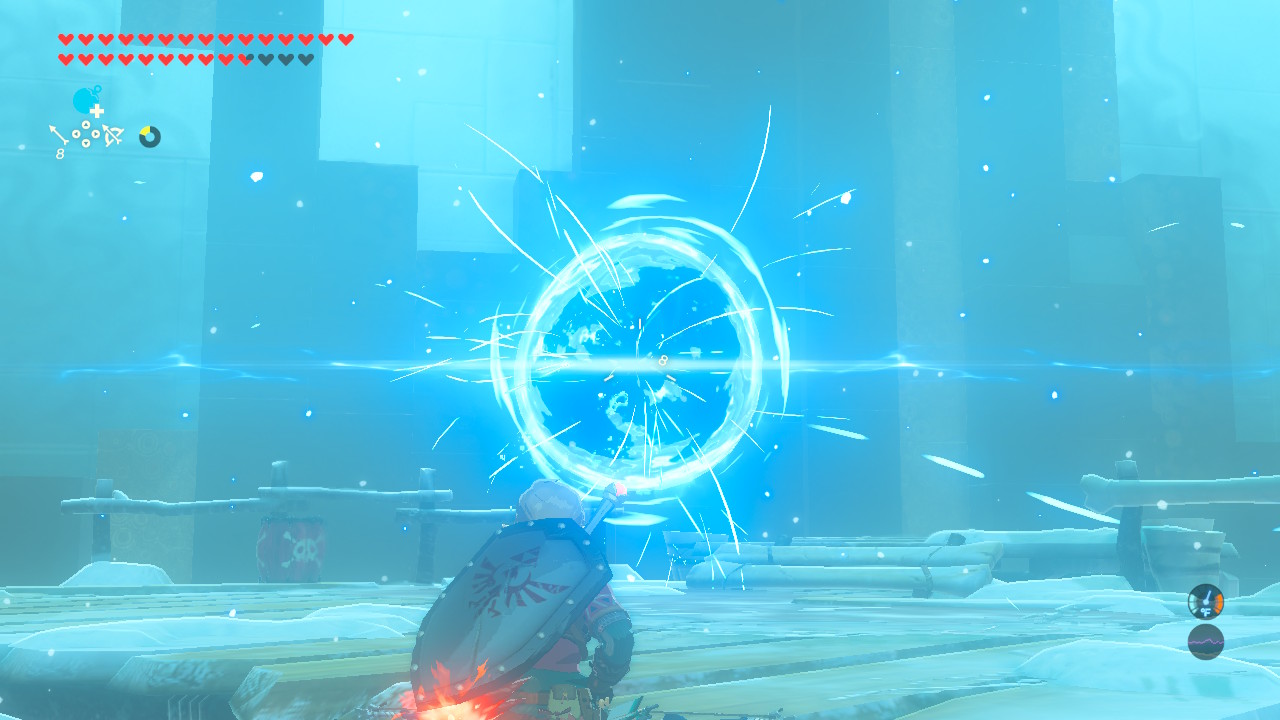Select the bow icon next to the D-pad
The width and height of the screenshot is (1280, 720).
coord(111,136)
